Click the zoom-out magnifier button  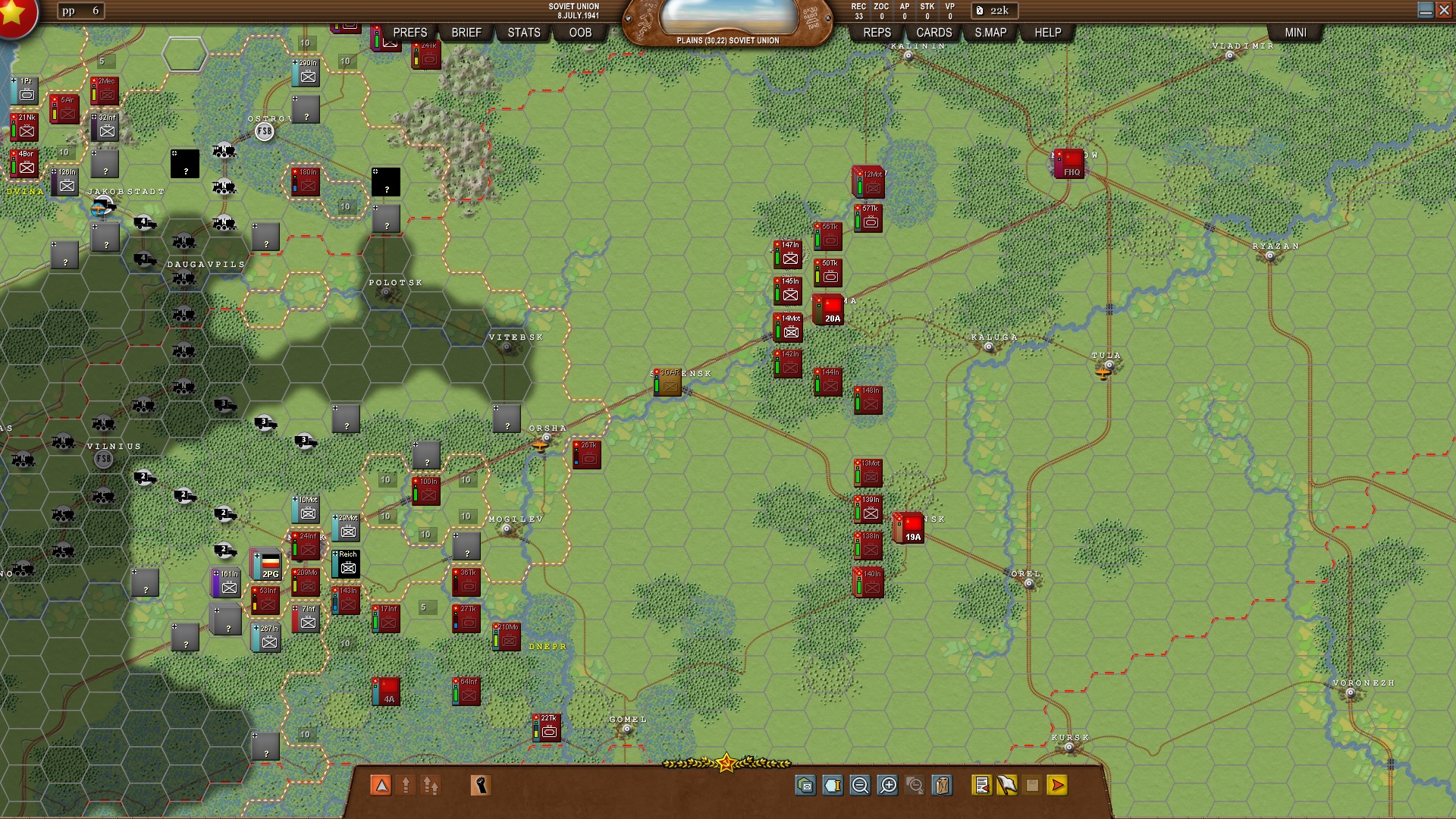pos(860,786)
